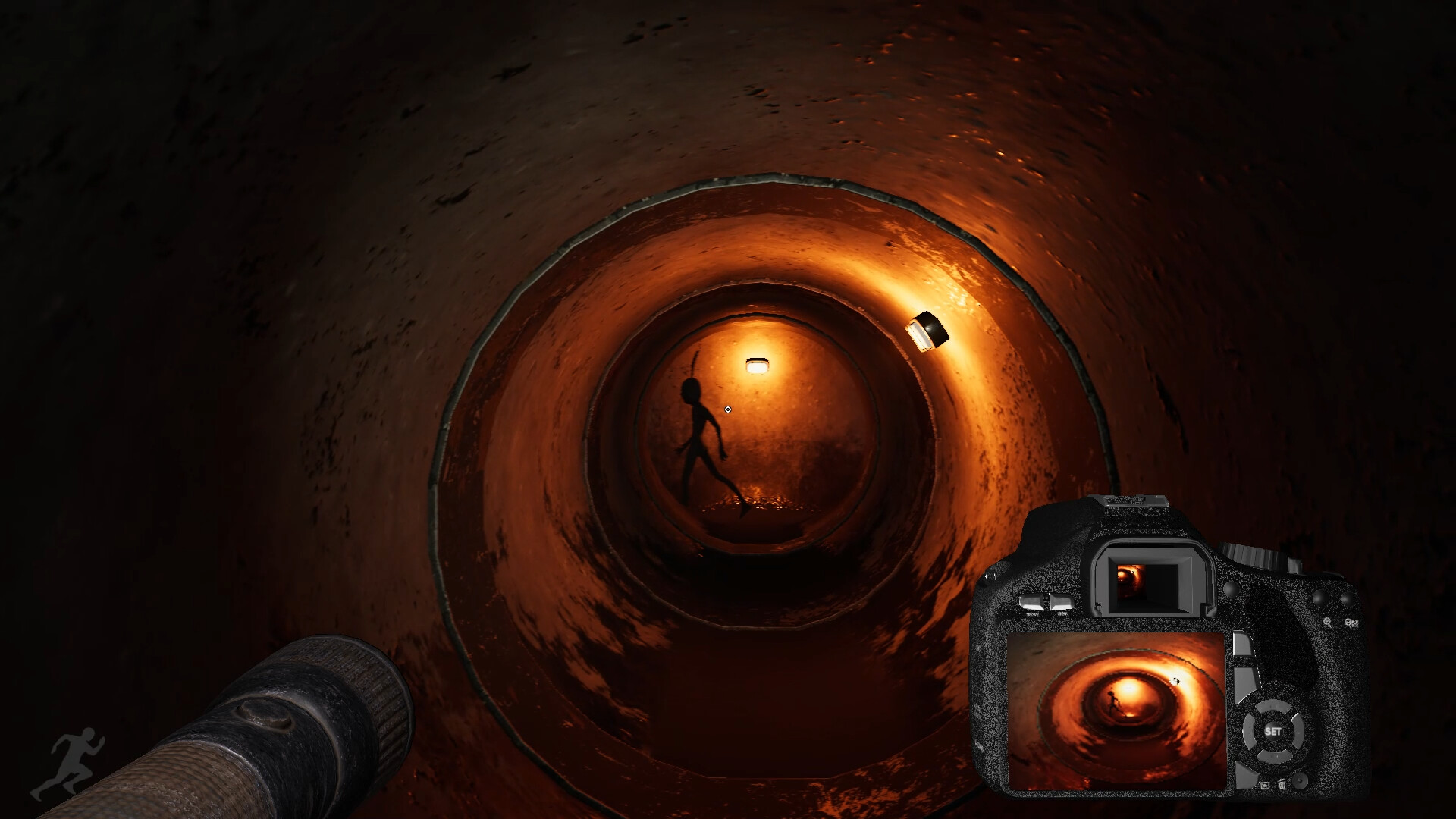
Task: Click the trash can delete icon on the camera
Action: point(1283,784)
